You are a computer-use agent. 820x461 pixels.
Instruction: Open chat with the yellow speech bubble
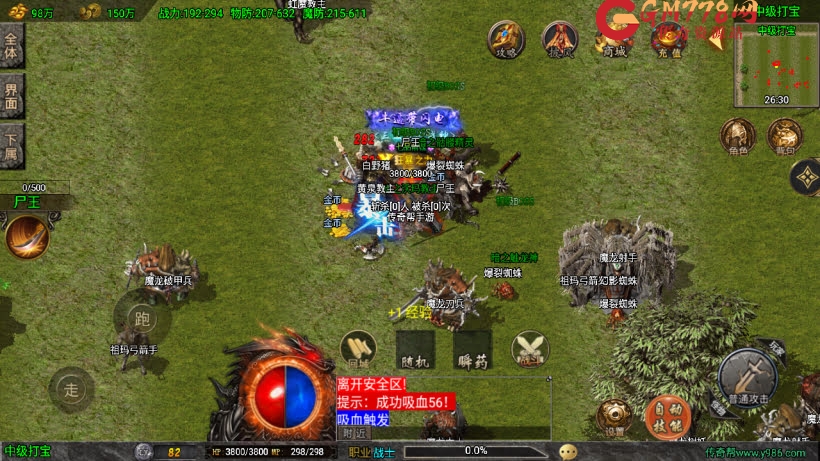point(568,451)
